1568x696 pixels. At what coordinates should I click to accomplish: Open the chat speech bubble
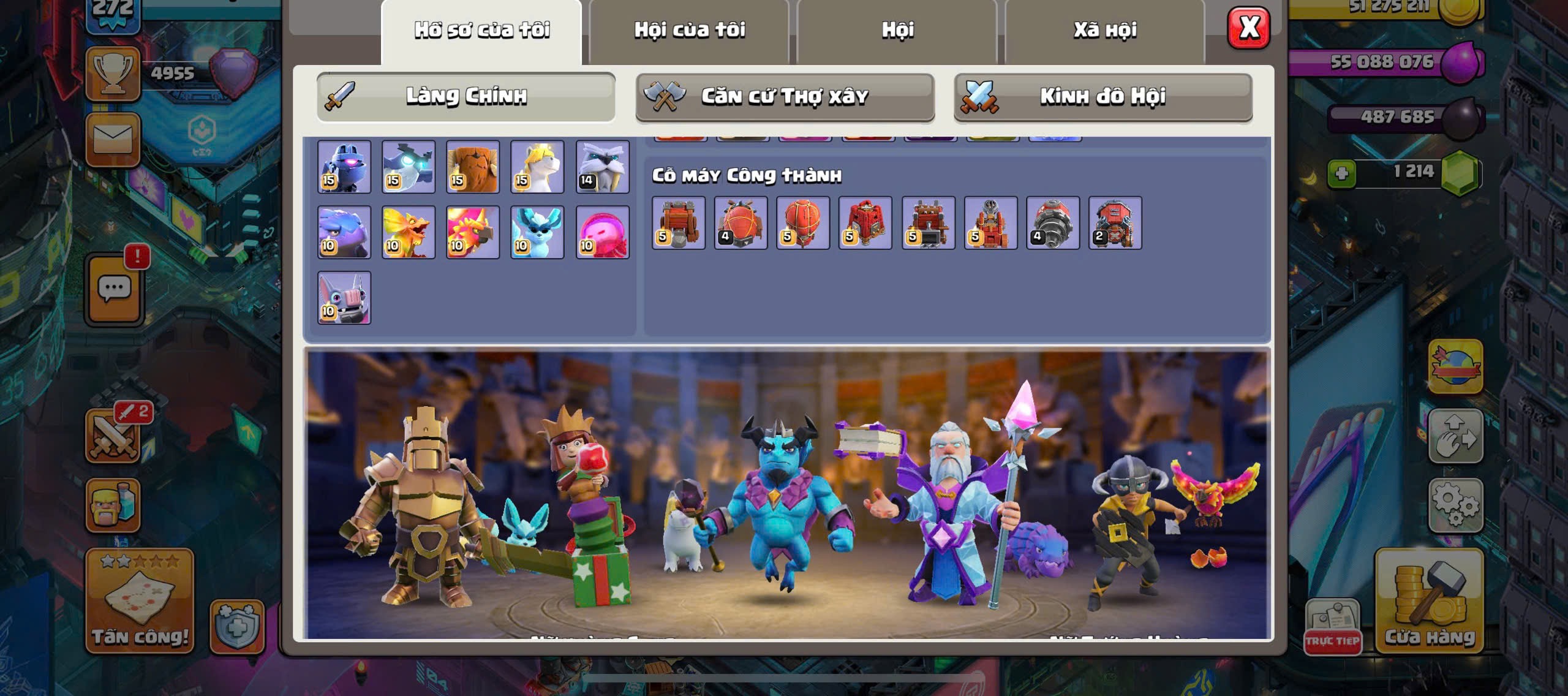[x=115, y=289]
